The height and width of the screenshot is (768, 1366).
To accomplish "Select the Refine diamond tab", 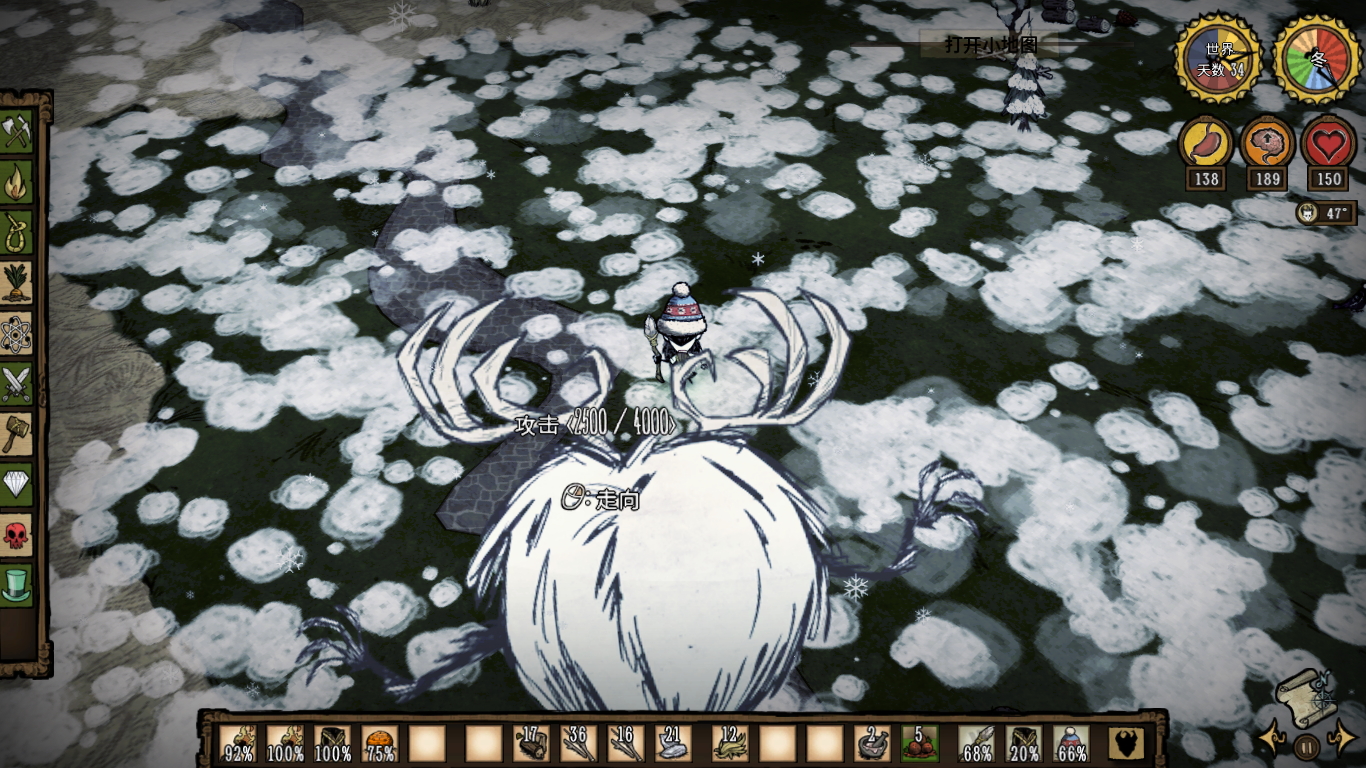I will (x=17, y=485).
